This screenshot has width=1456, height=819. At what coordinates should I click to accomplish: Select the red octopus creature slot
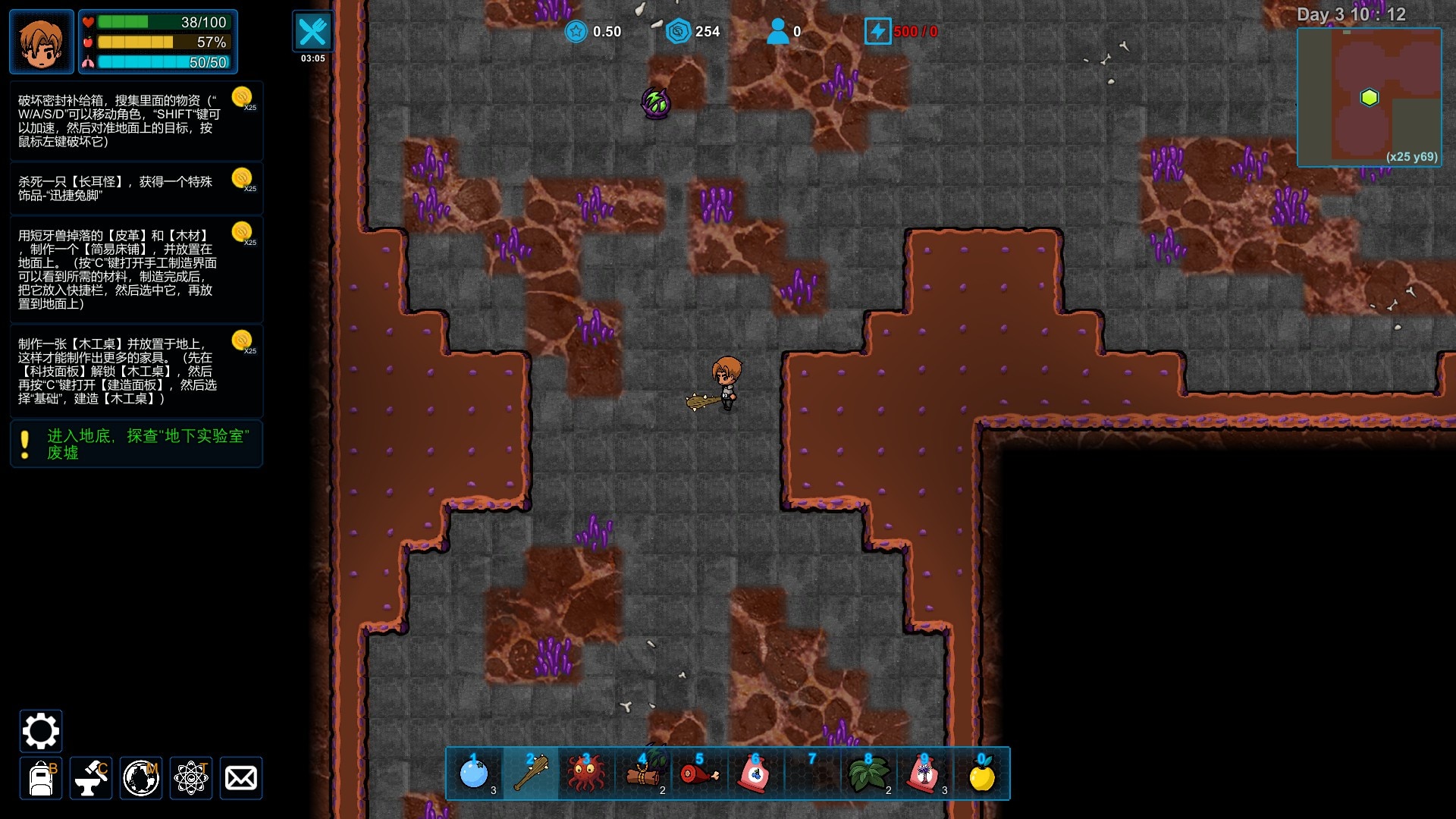(x=587, y=774)
